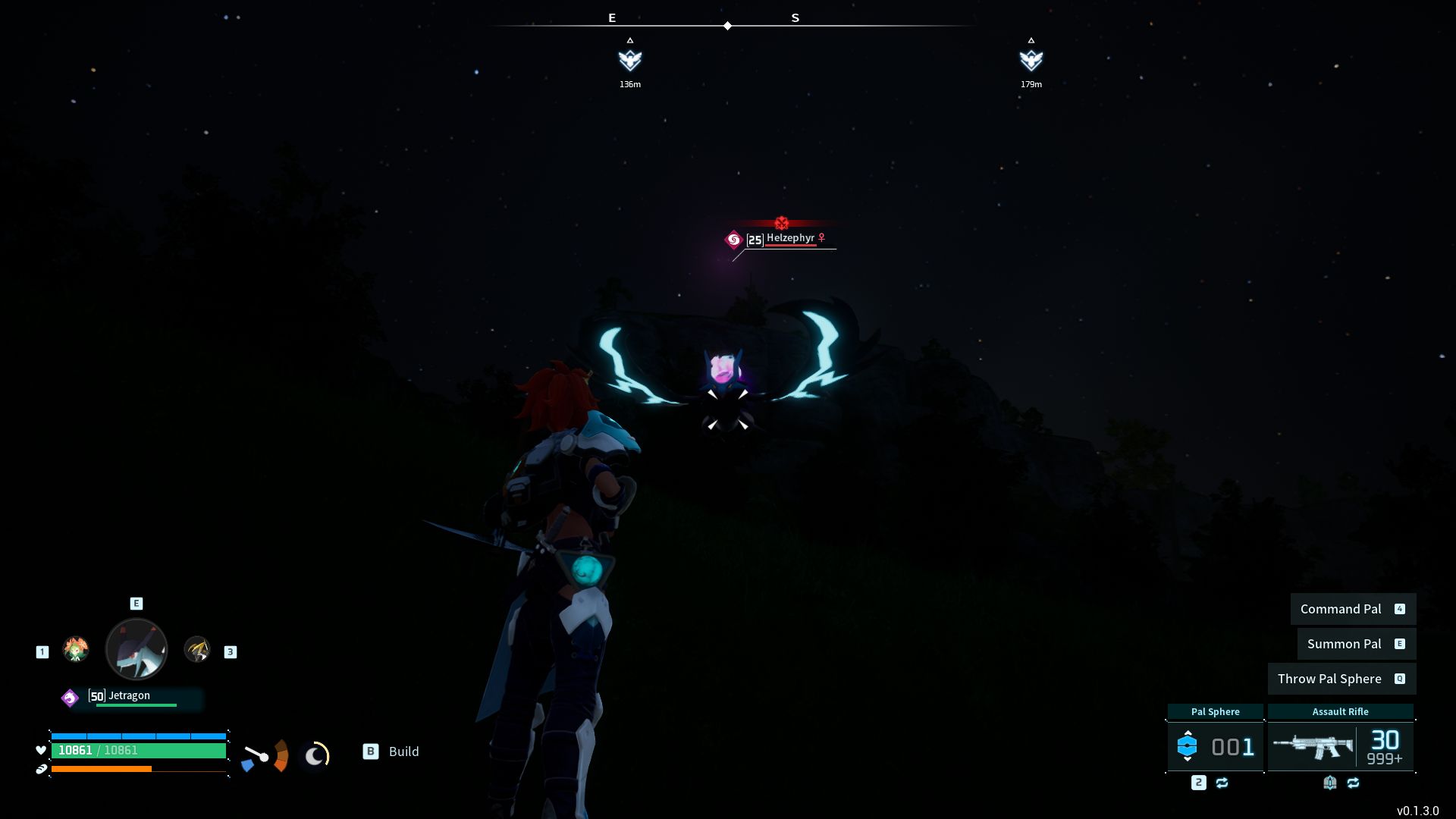1456x819 pixels.
Task: Click the 136m compass waypoint marker
Action: [x=629, y=60]
